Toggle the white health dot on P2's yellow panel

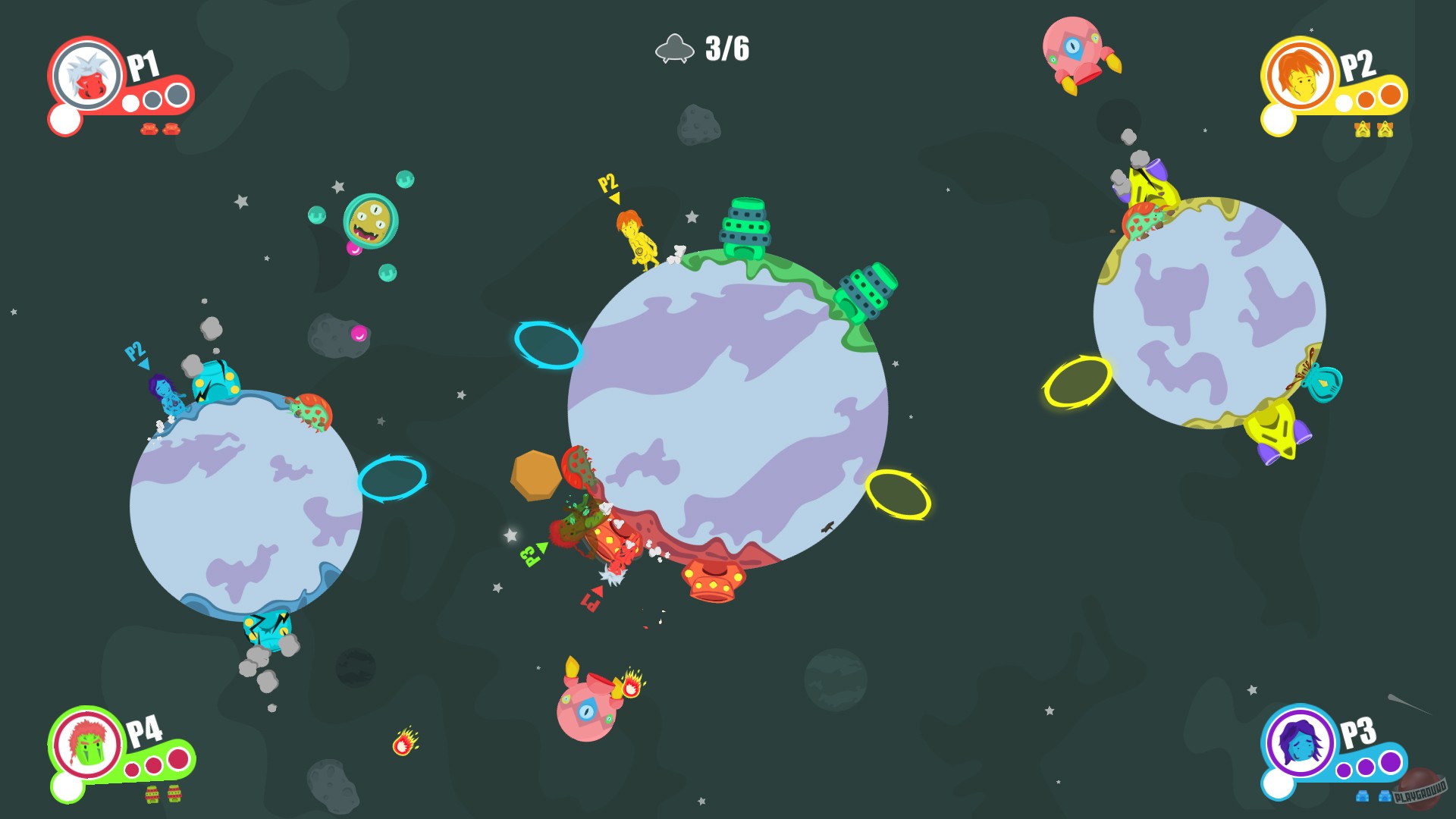pyautogui.click(x=1341, y=102)
